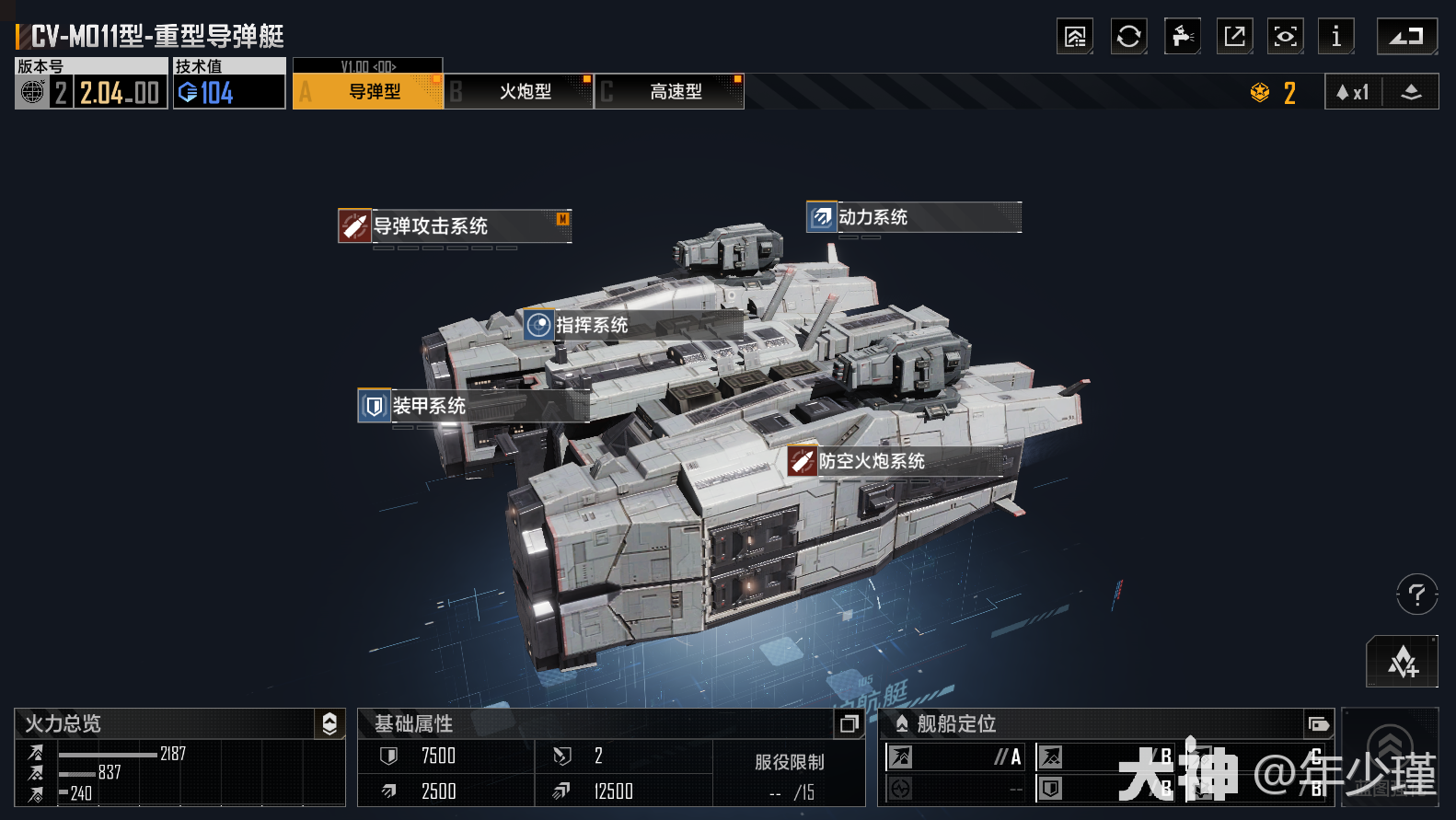Select the paint spray customization icon
Viewport: 1456px width, 820px height.
[1182, 36]
